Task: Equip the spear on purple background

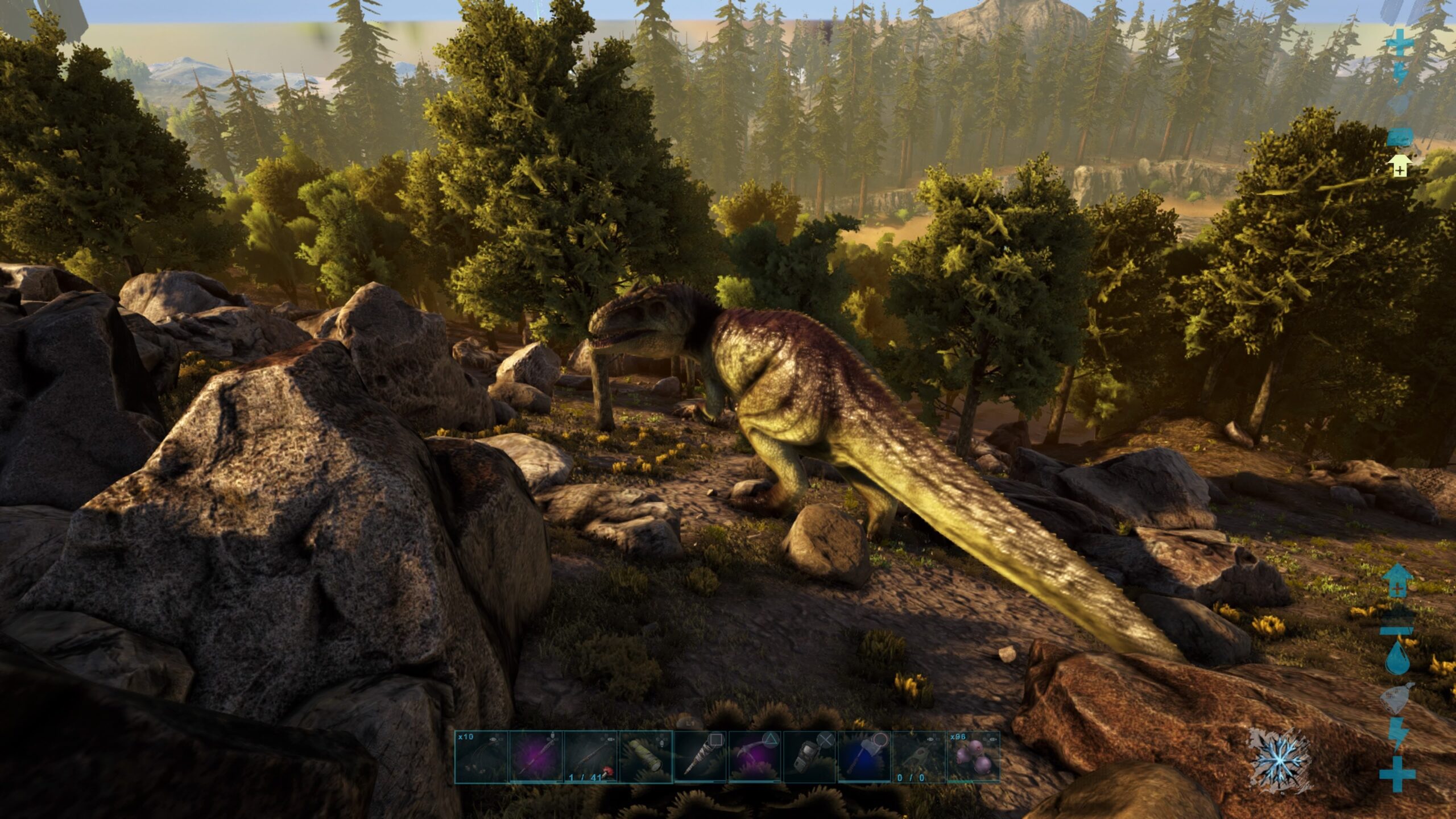Action: [536, 757]
